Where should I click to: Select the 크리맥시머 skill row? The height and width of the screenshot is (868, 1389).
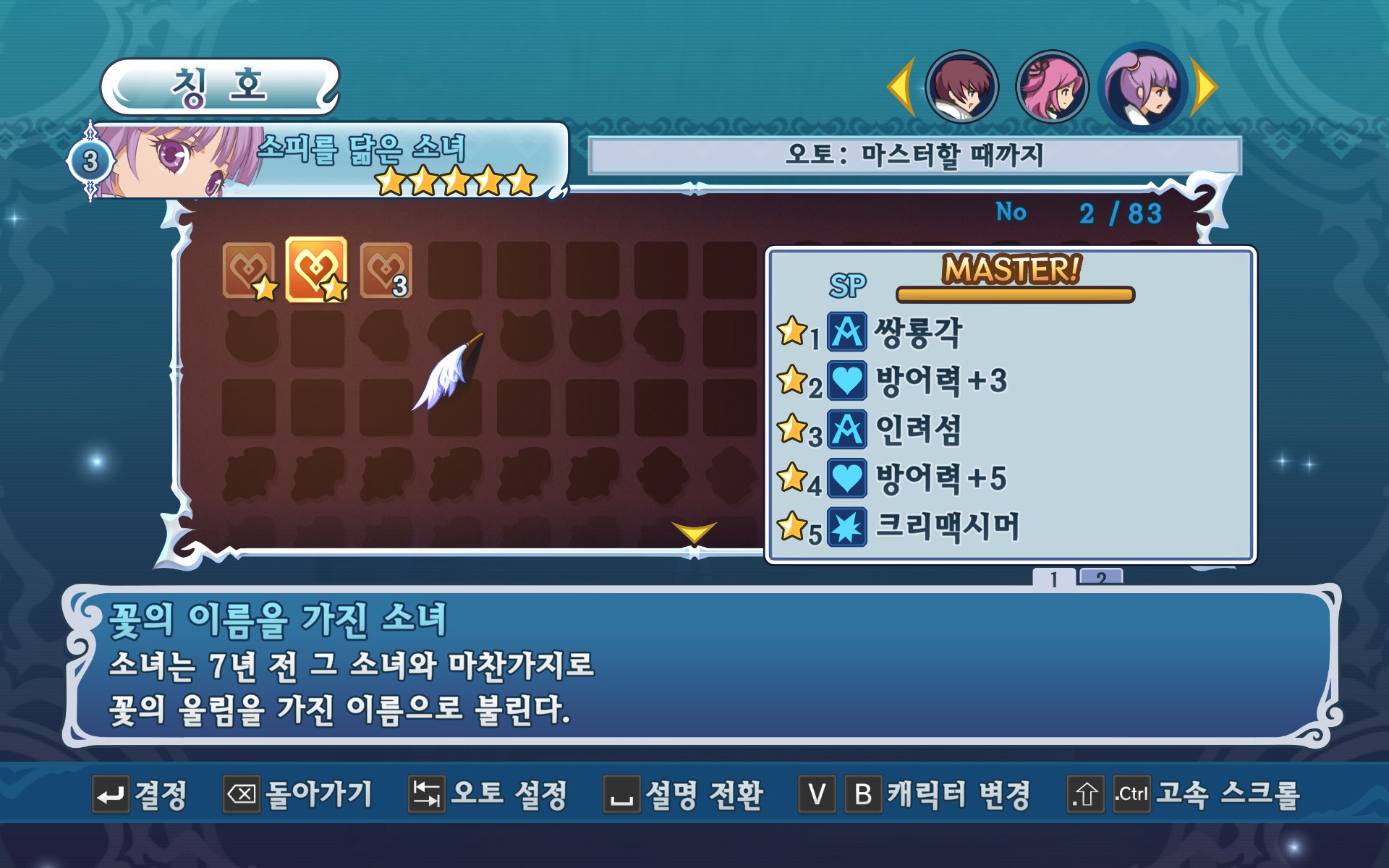click(948, 527)
